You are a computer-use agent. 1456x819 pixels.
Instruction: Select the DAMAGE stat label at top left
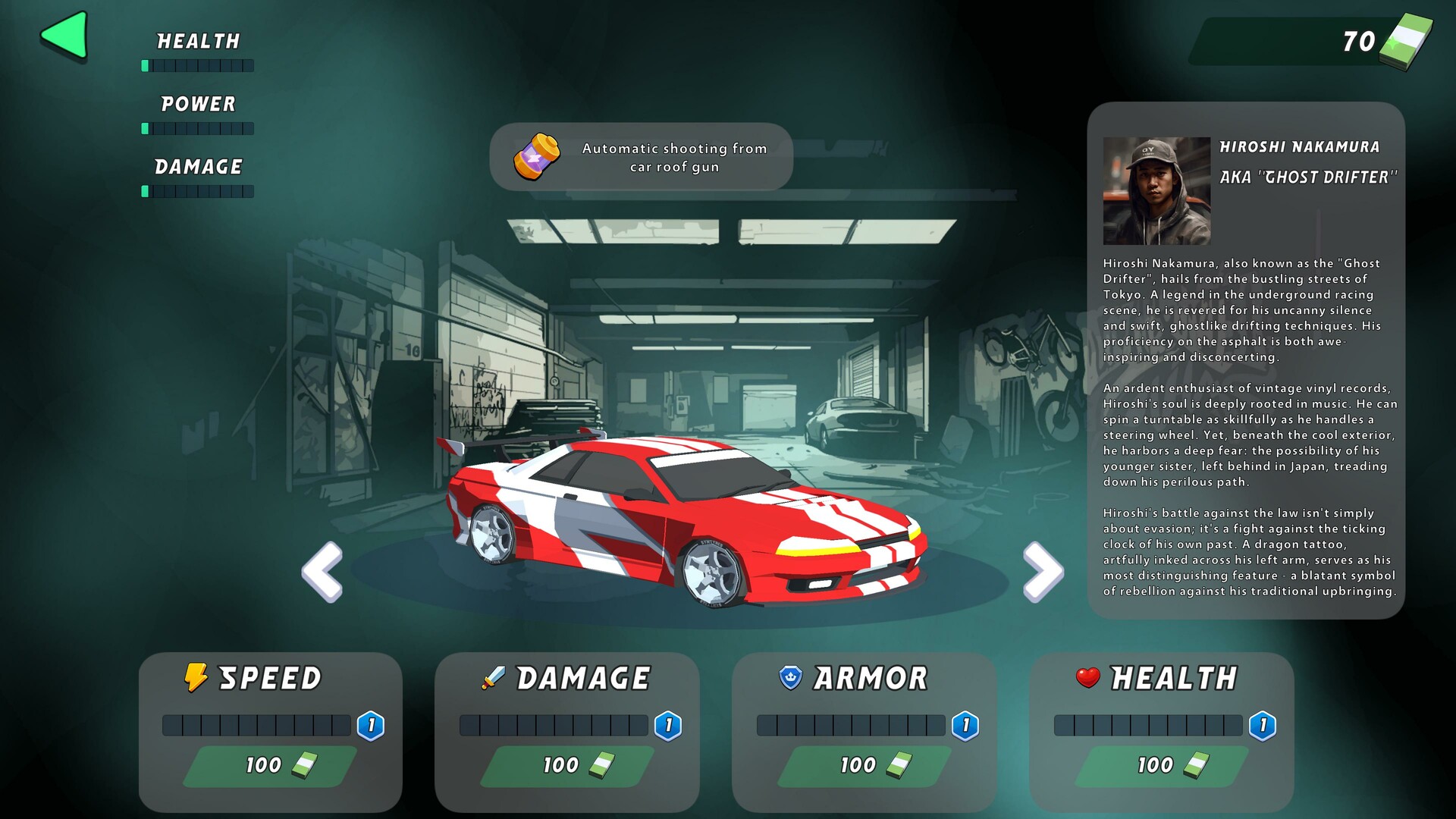[x=198, y=166]
